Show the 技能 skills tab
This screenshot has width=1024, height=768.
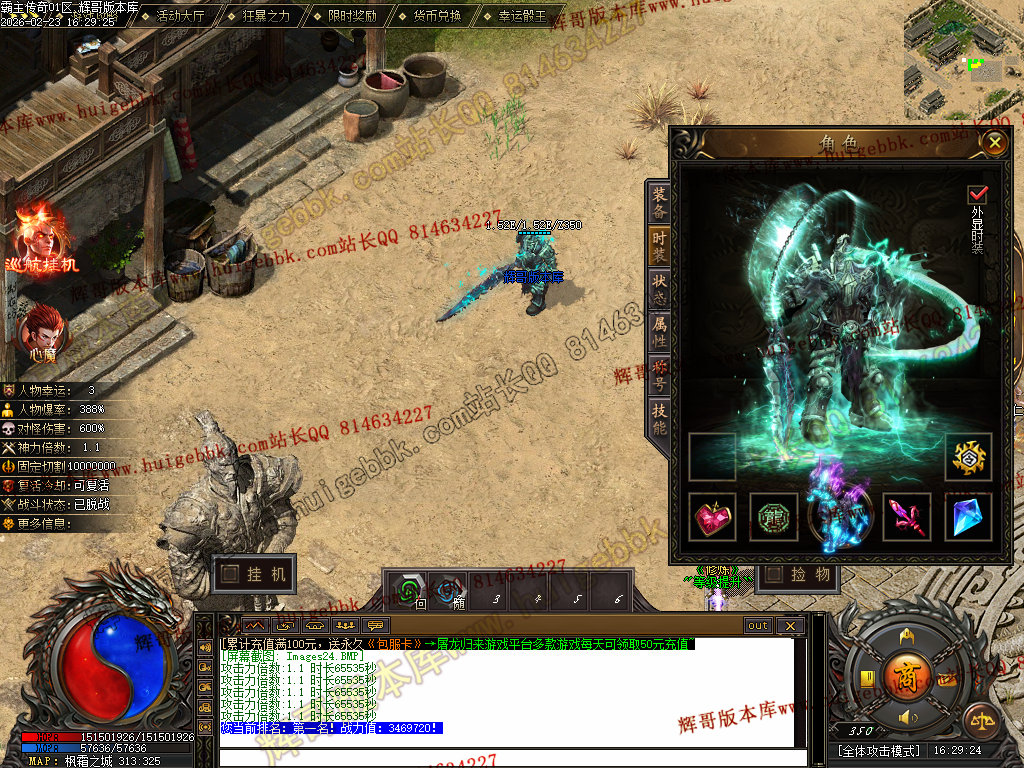659,418
